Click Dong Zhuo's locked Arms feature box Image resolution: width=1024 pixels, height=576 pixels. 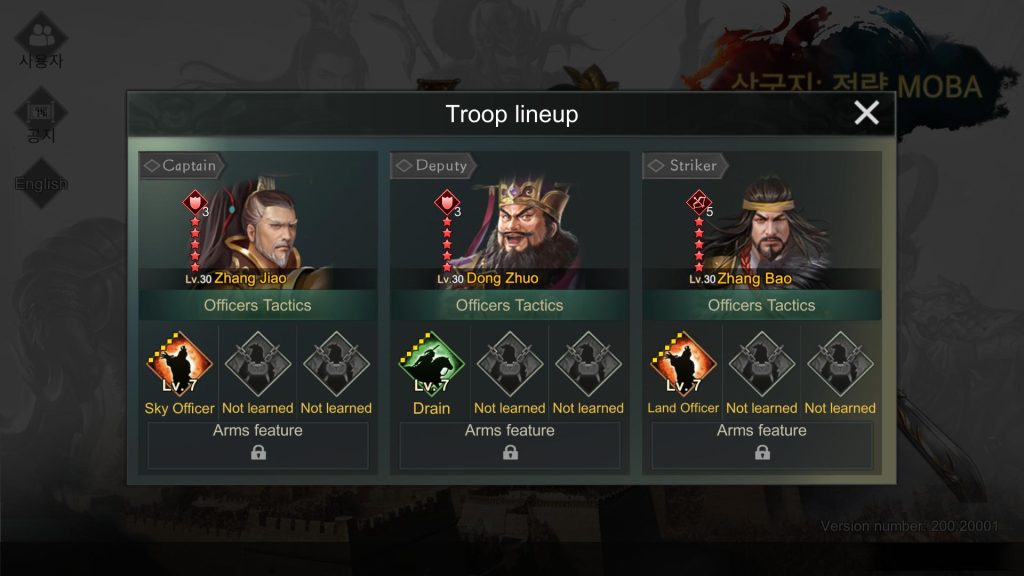pos(510,445)
